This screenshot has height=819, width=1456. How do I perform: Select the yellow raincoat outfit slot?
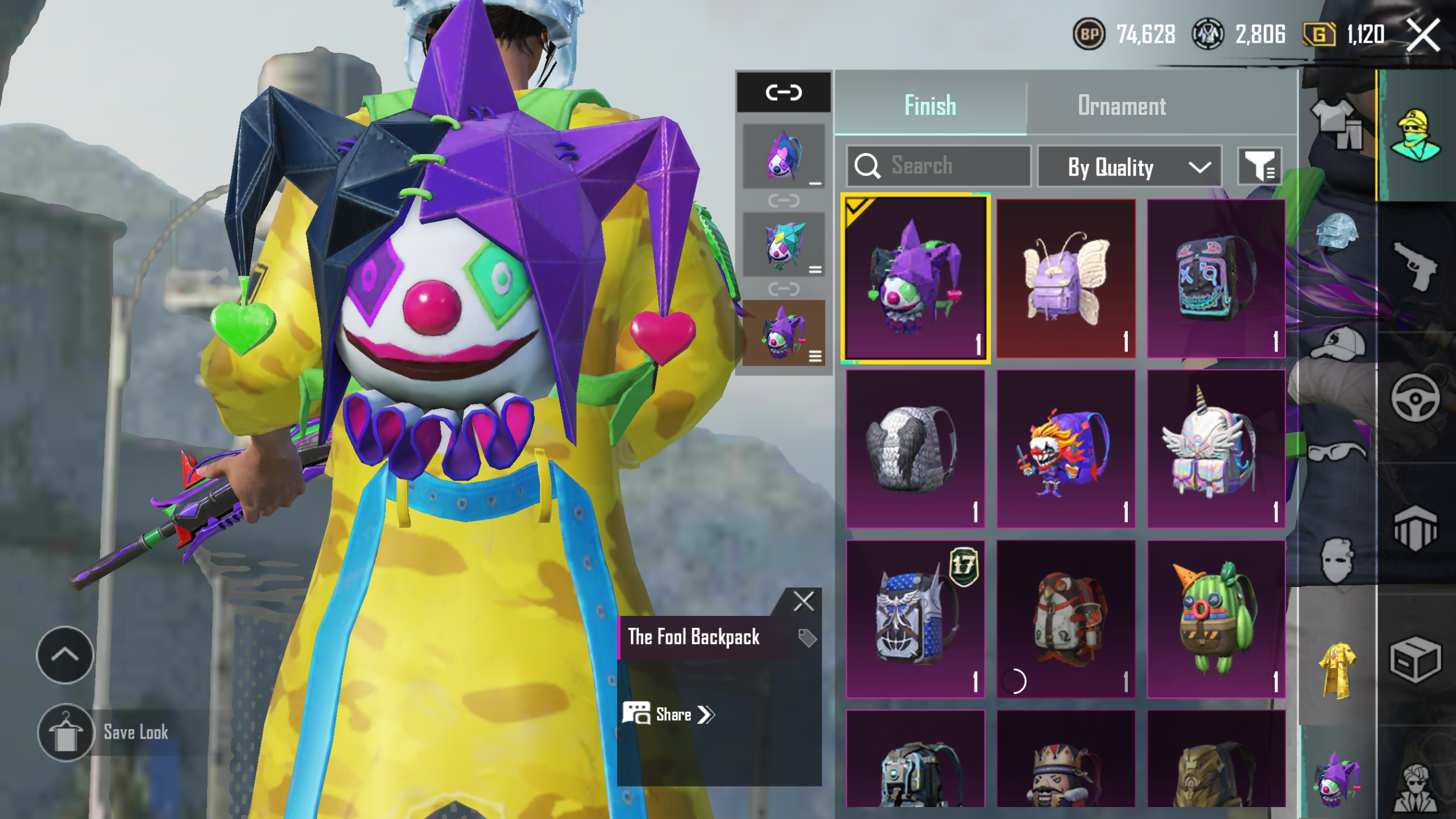tap(1338, 670)
